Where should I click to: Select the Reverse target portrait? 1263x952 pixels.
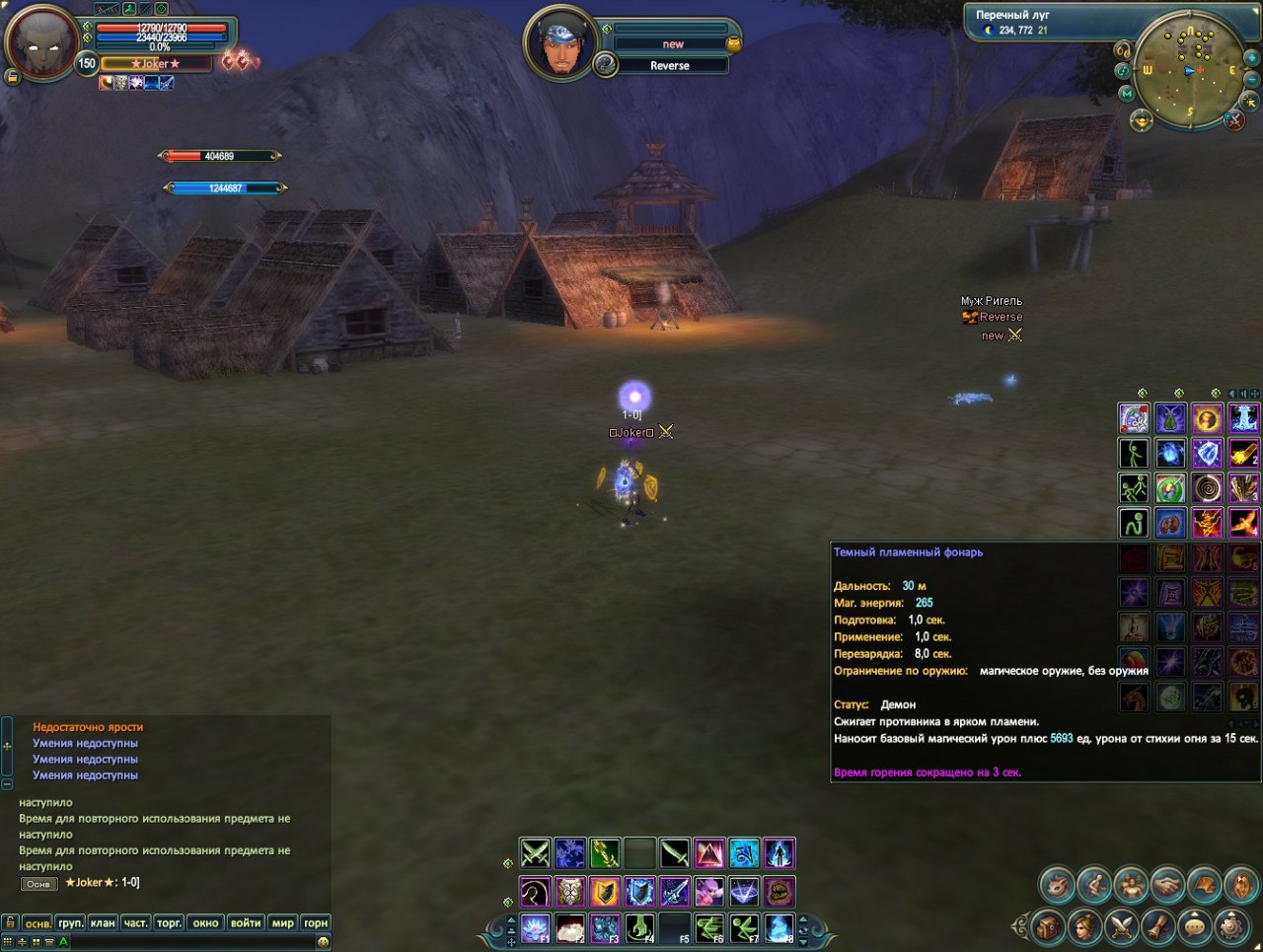click(559, 44)
